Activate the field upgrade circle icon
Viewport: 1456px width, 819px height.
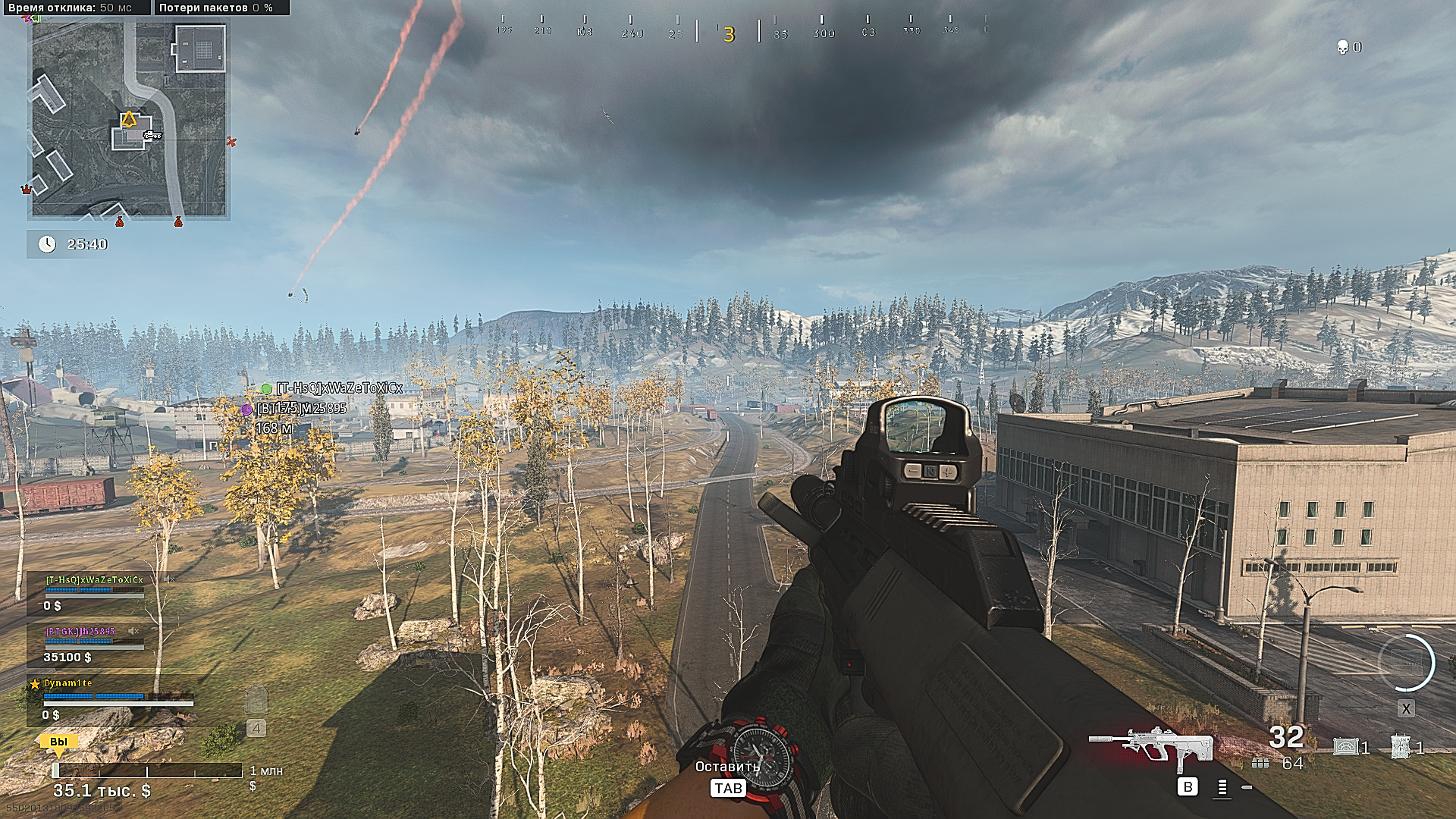pyautogui.click(x=1406, y=662)
